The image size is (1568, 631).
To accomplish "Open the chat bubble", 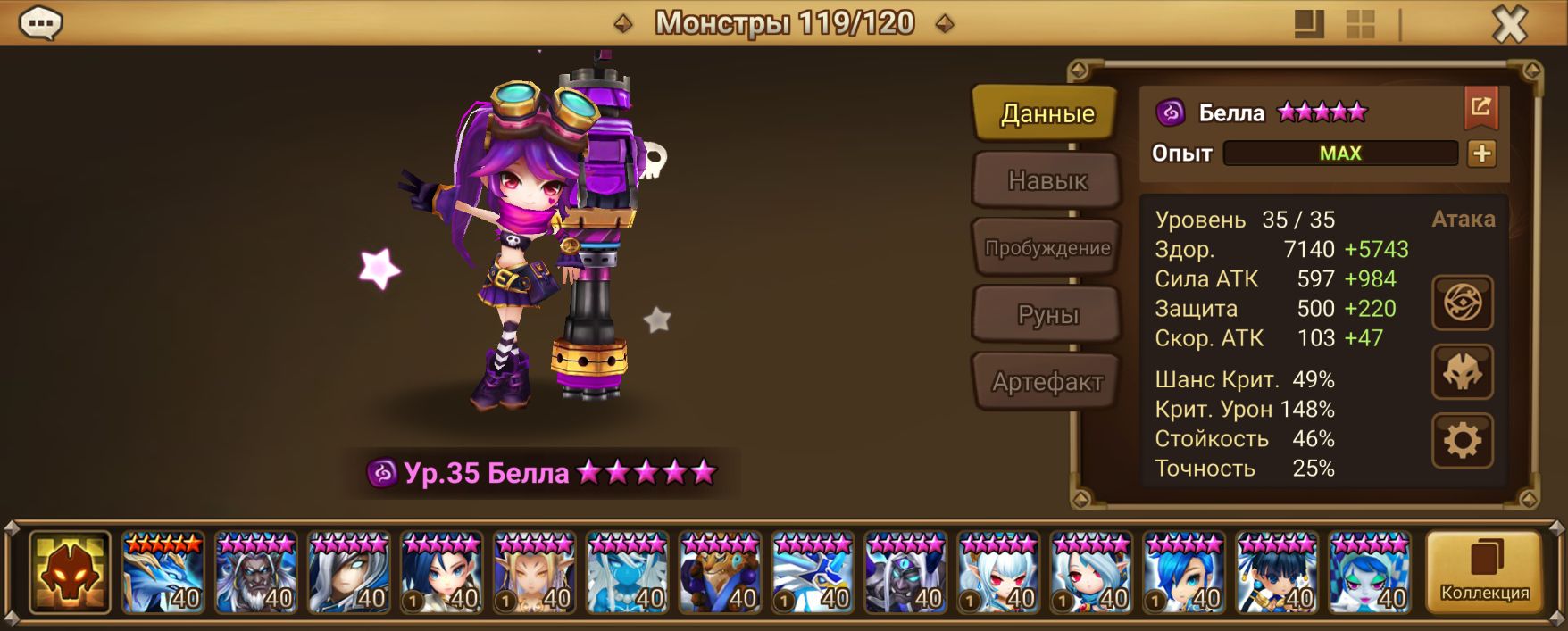I will coord(41,24).
